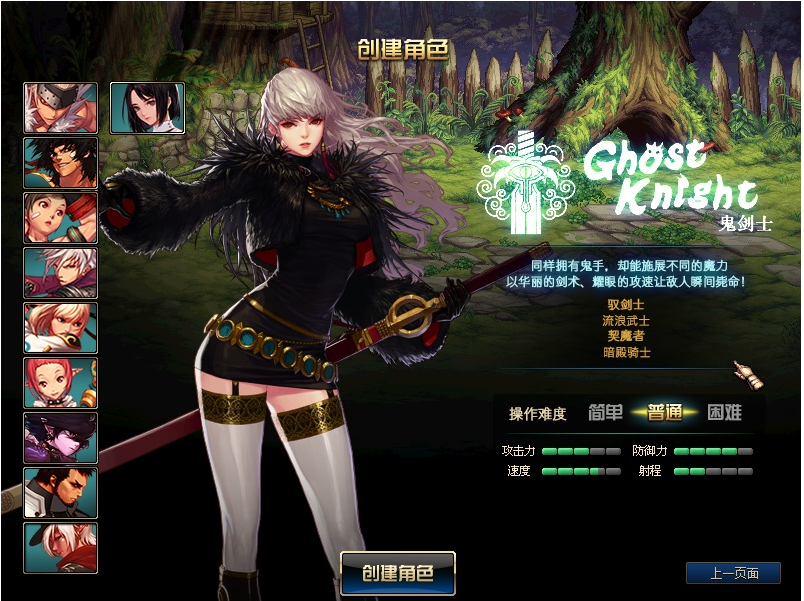The image size is (804, 601).
Task: Select the girl with cheek bandage portrait
Action: click(61, 218)
